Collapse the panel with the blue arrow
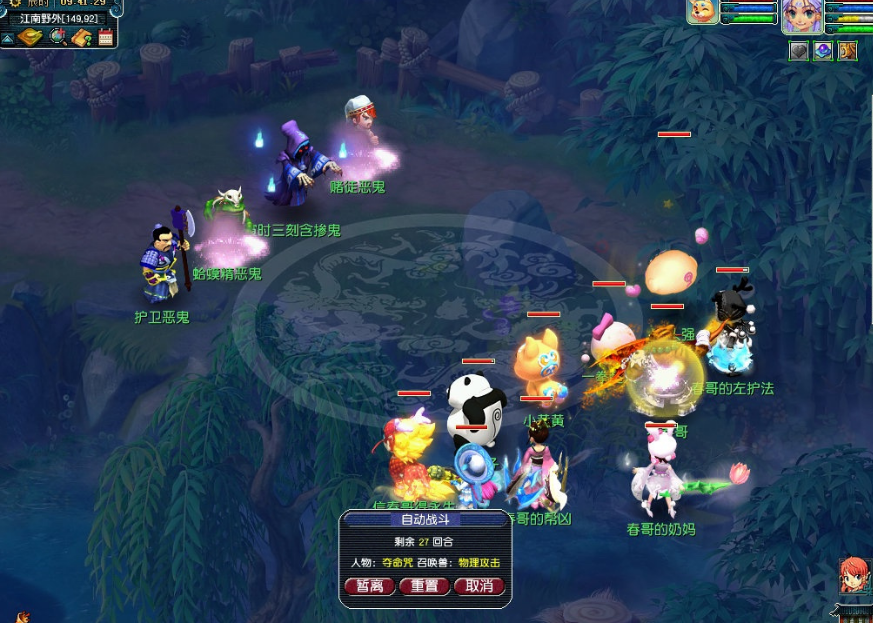This screenshot has width=873, height=623. pyautogui.click(x=7, y=38)
